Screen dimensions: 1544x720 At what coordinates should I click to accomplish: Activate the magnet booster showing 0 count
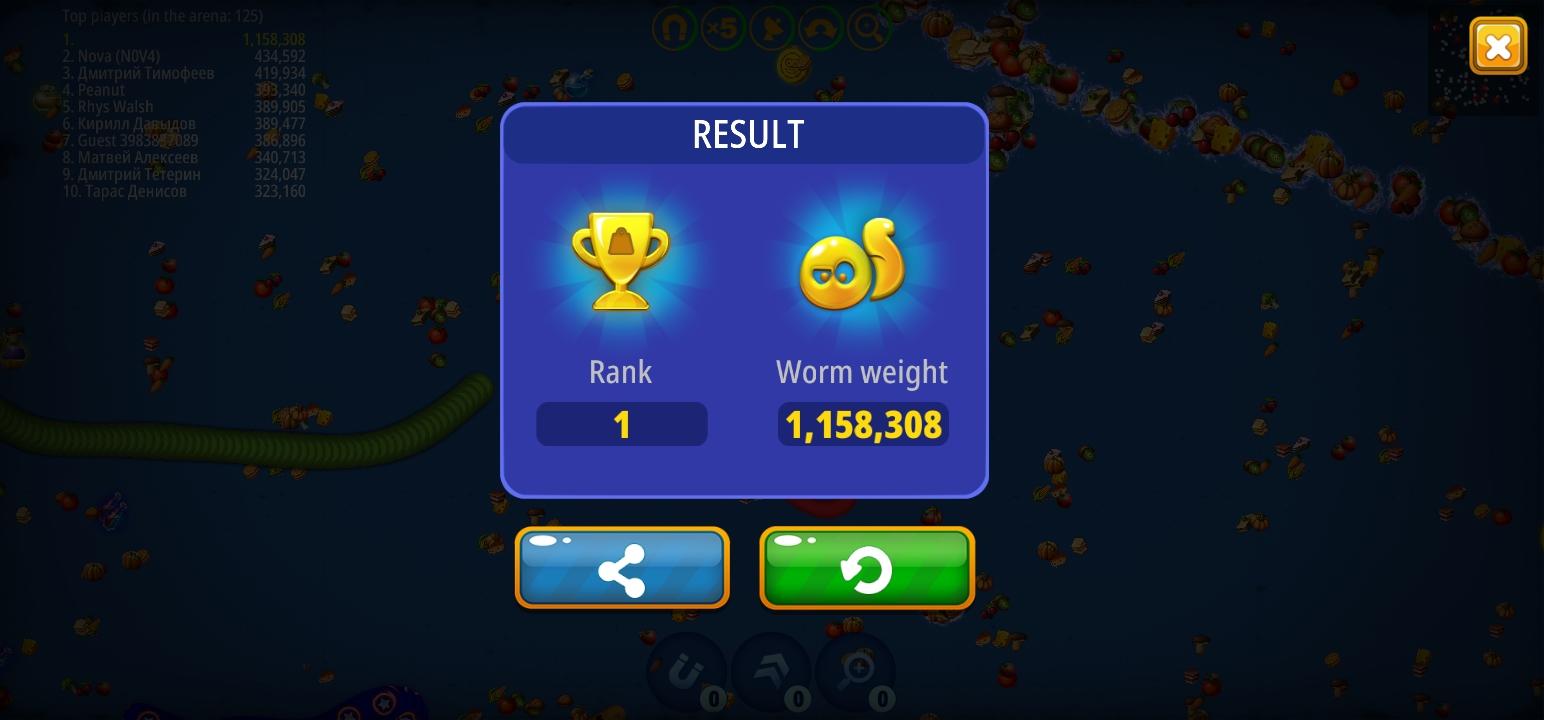(x=688, y=672)
